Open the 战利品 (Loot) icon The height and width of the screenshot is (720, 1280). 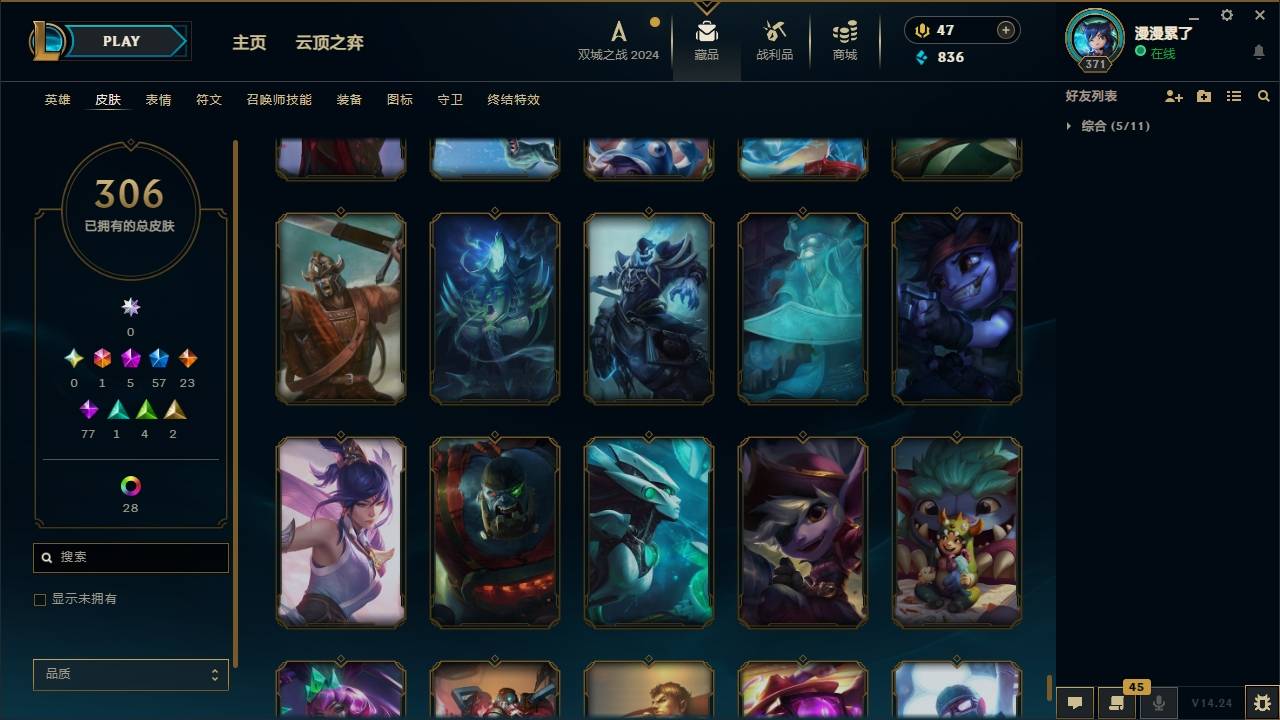pyautogui.click(x=775, y=40)
